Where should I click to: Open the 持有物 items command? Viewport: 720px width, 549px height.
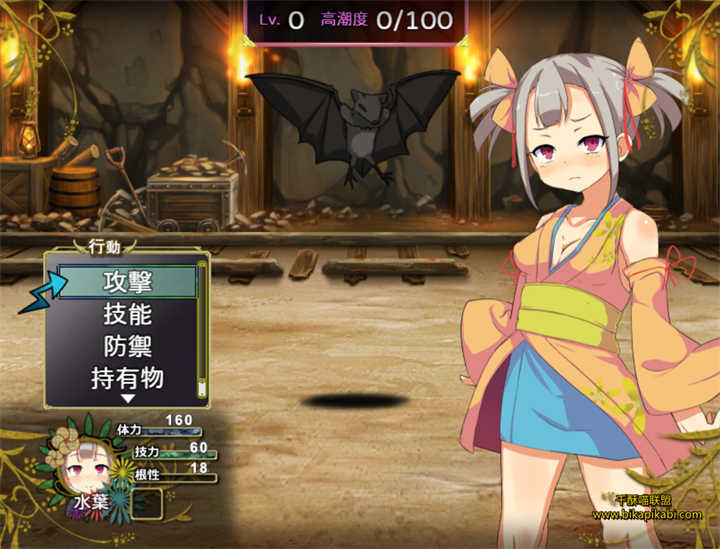127,378
